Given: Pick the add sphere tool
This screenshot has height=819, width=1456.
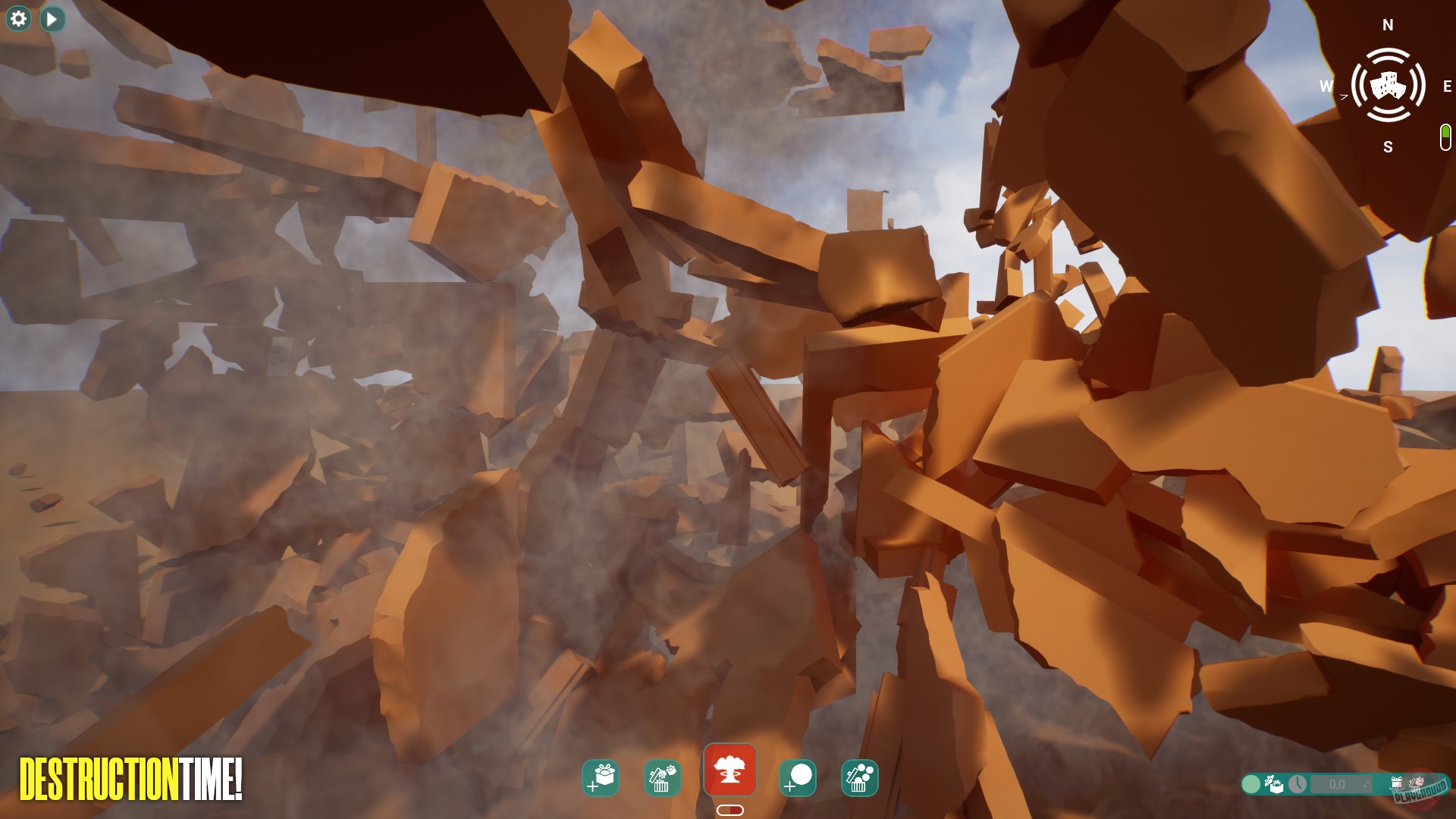Looking at the screenshot, I should (799, 777).
